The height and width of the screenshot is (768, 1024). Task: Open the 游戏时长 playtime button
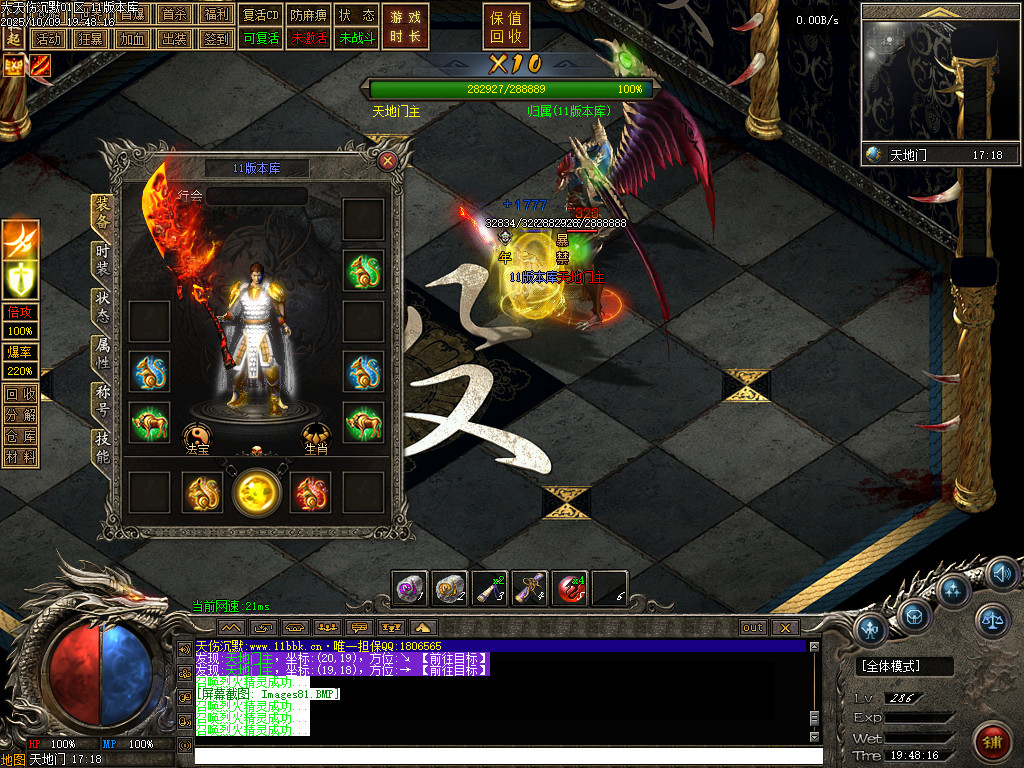pyautogui.click(x=406, y=27)
